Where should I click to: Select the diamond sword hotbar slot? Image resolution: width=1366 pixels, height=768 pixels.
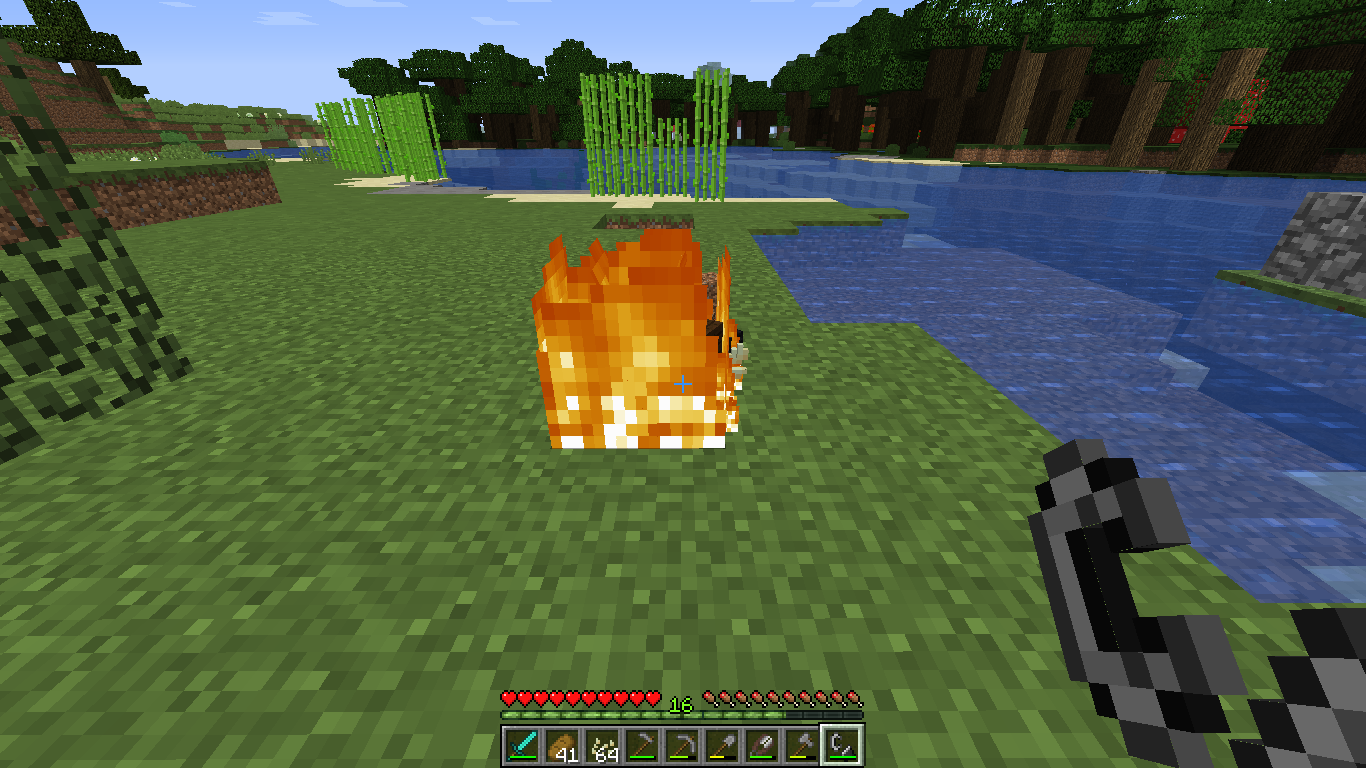click(x=522, y=746)
